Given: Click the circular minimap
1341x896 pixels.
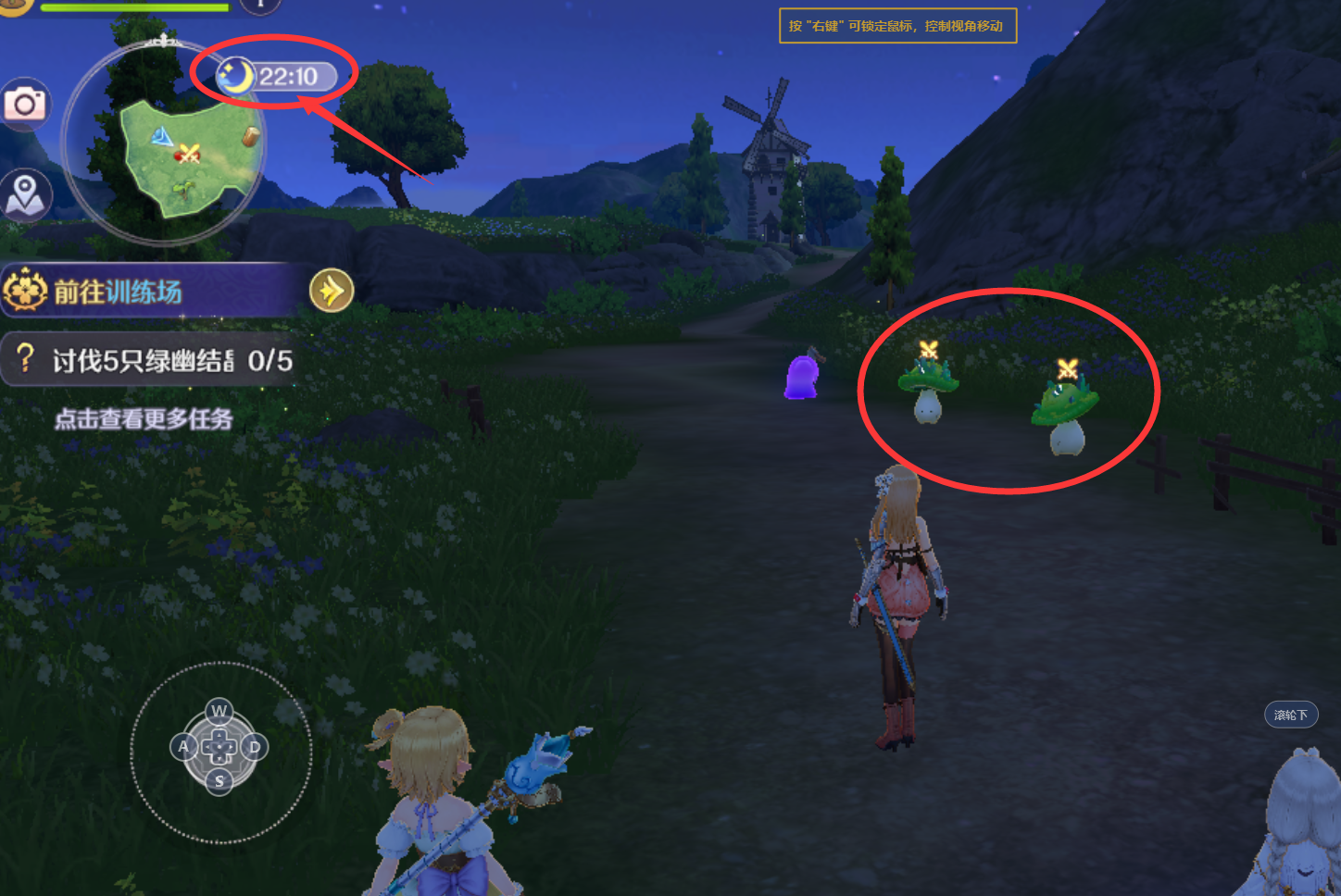Looking at the screenshot, I should coord(164,145).
